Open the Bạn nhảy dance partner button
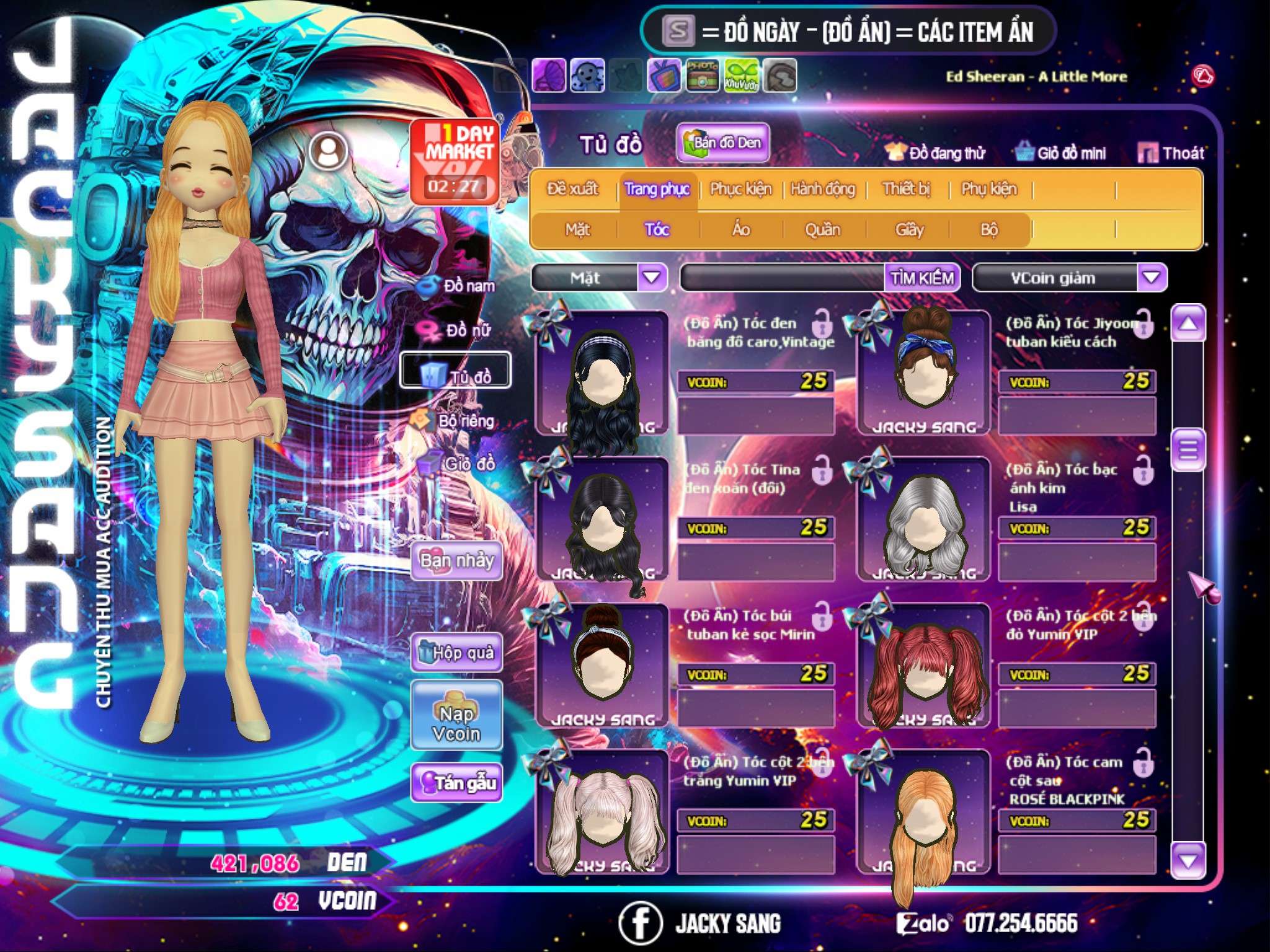 (x=456, y=561)
